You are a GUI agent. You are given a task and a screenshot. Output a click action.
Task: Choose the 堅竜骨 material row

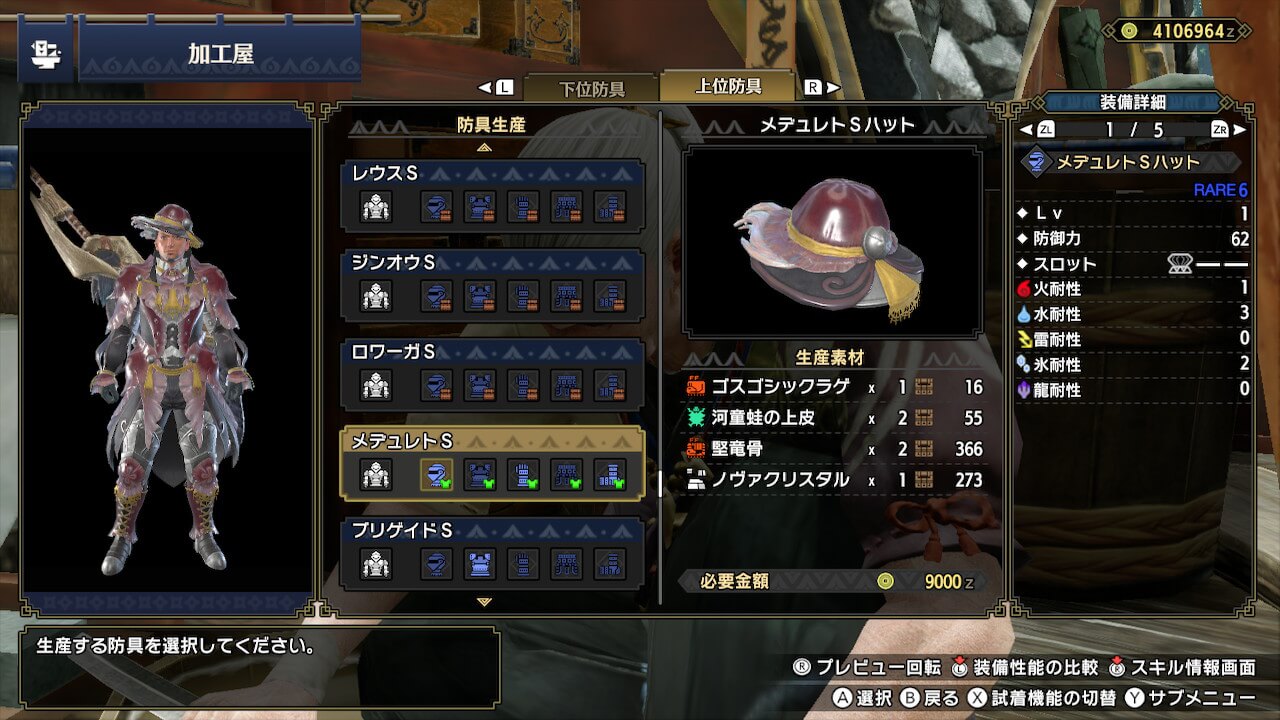pyautogui.click(x=835, y=449)
